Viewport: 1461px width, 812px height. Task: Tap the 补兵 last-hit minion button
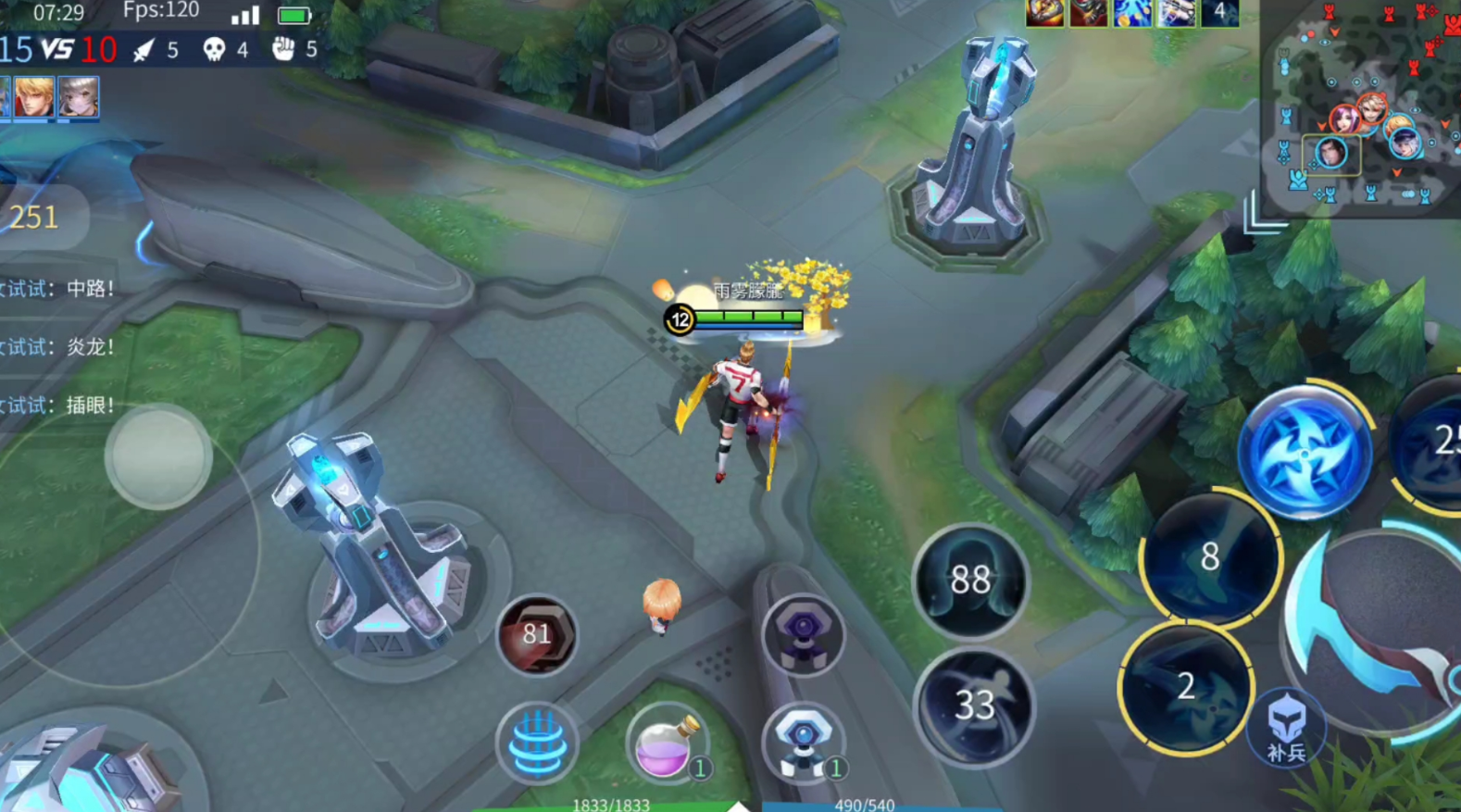click(x=1286, y=729)
